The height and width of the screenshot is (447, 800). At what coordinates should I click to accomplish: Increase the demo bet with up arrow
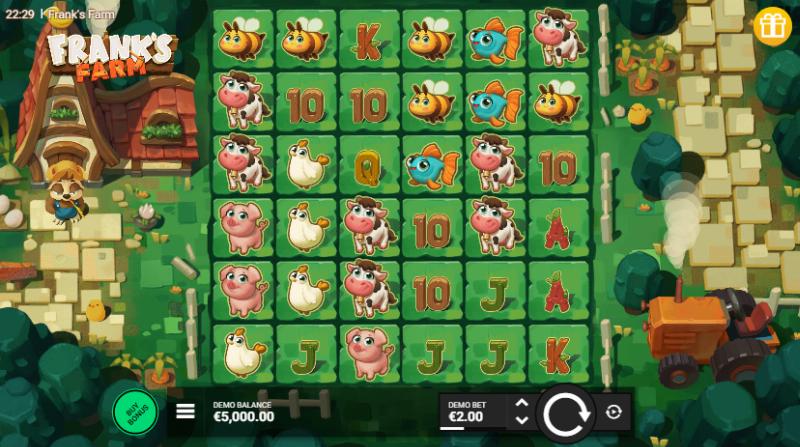pos(521,403)
